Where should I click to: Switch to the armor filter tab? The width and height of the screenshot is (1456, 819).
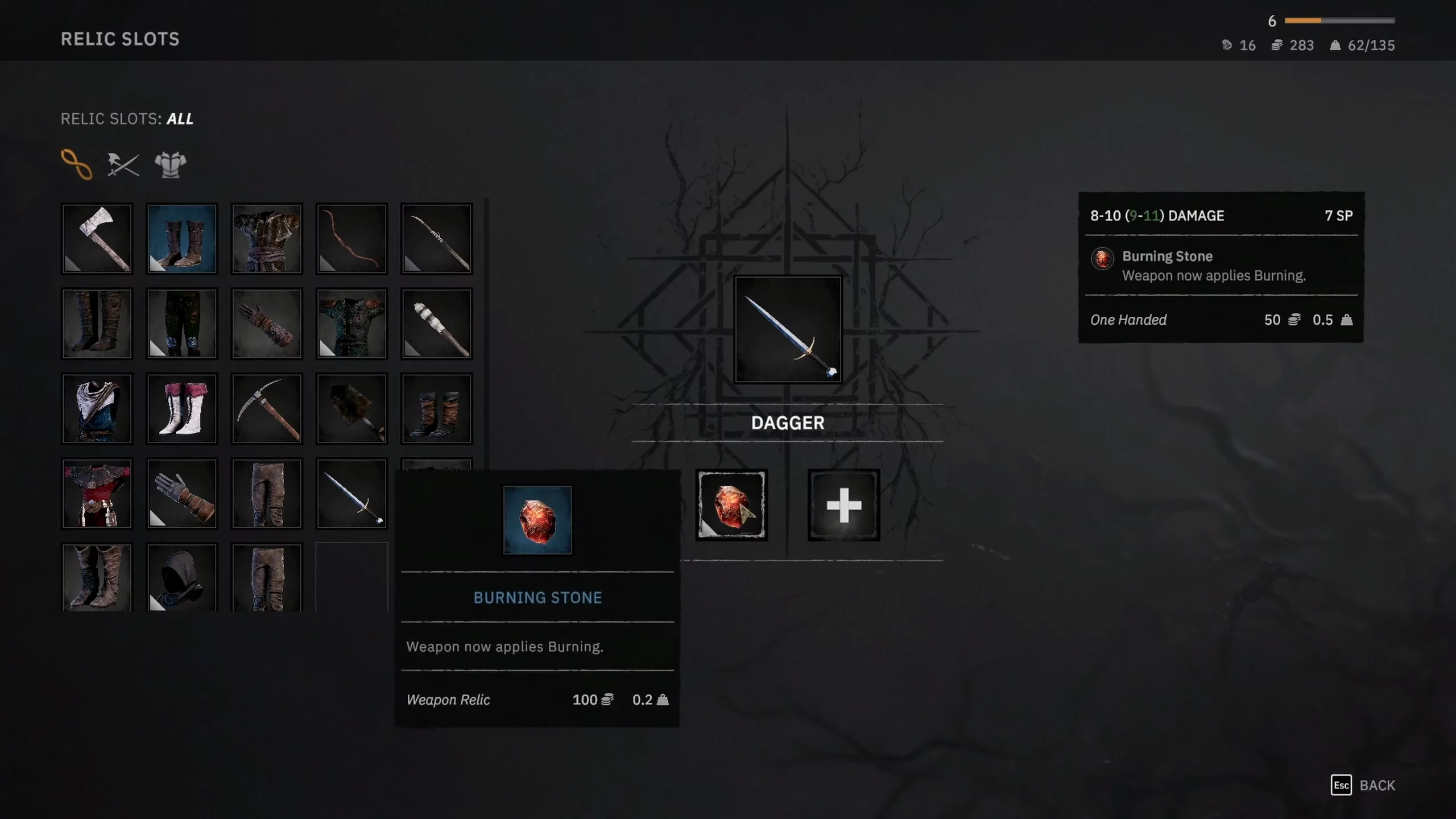tap(171, 165)
